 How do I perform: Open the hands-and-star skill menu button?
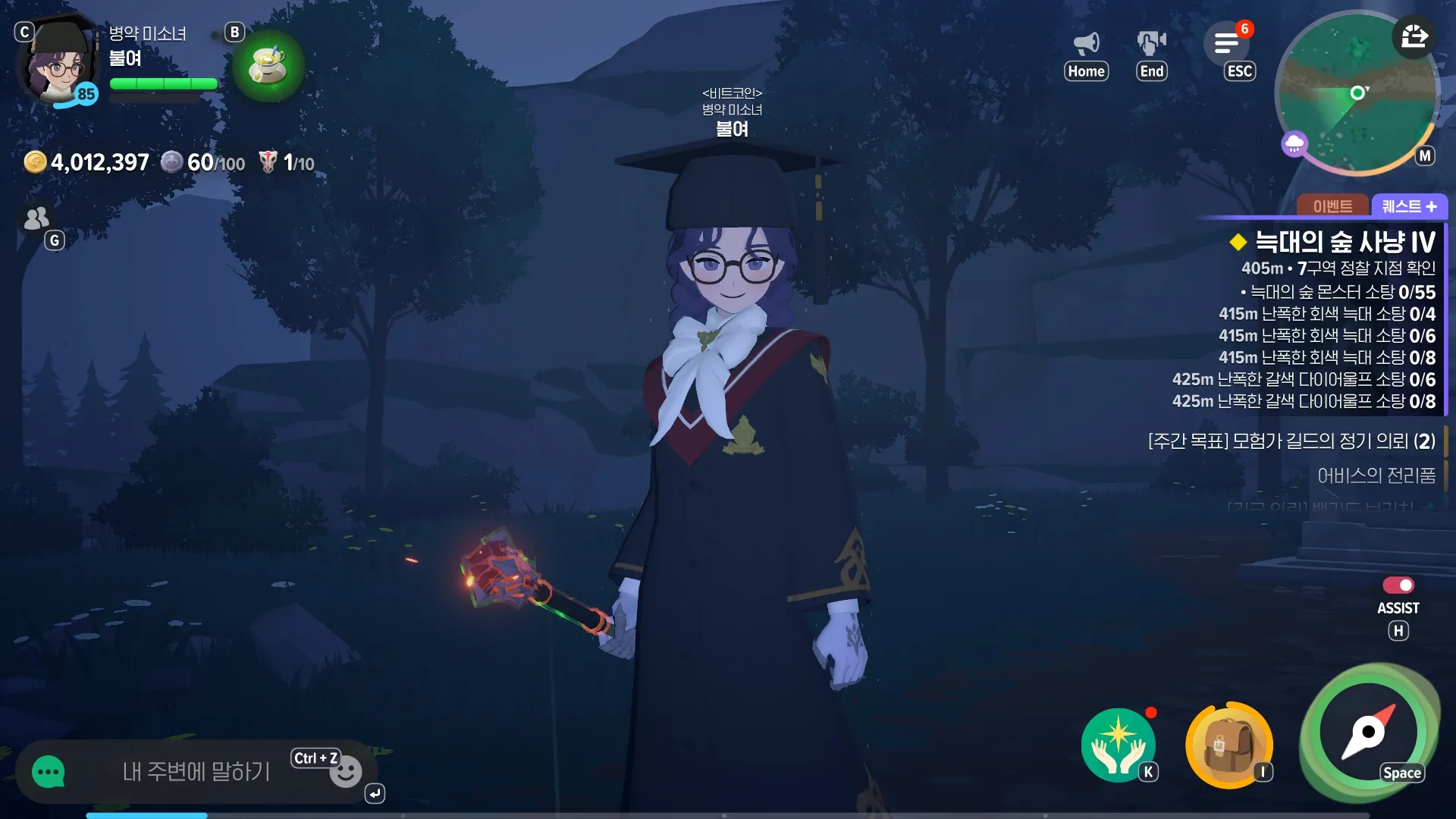[1118, 745]
